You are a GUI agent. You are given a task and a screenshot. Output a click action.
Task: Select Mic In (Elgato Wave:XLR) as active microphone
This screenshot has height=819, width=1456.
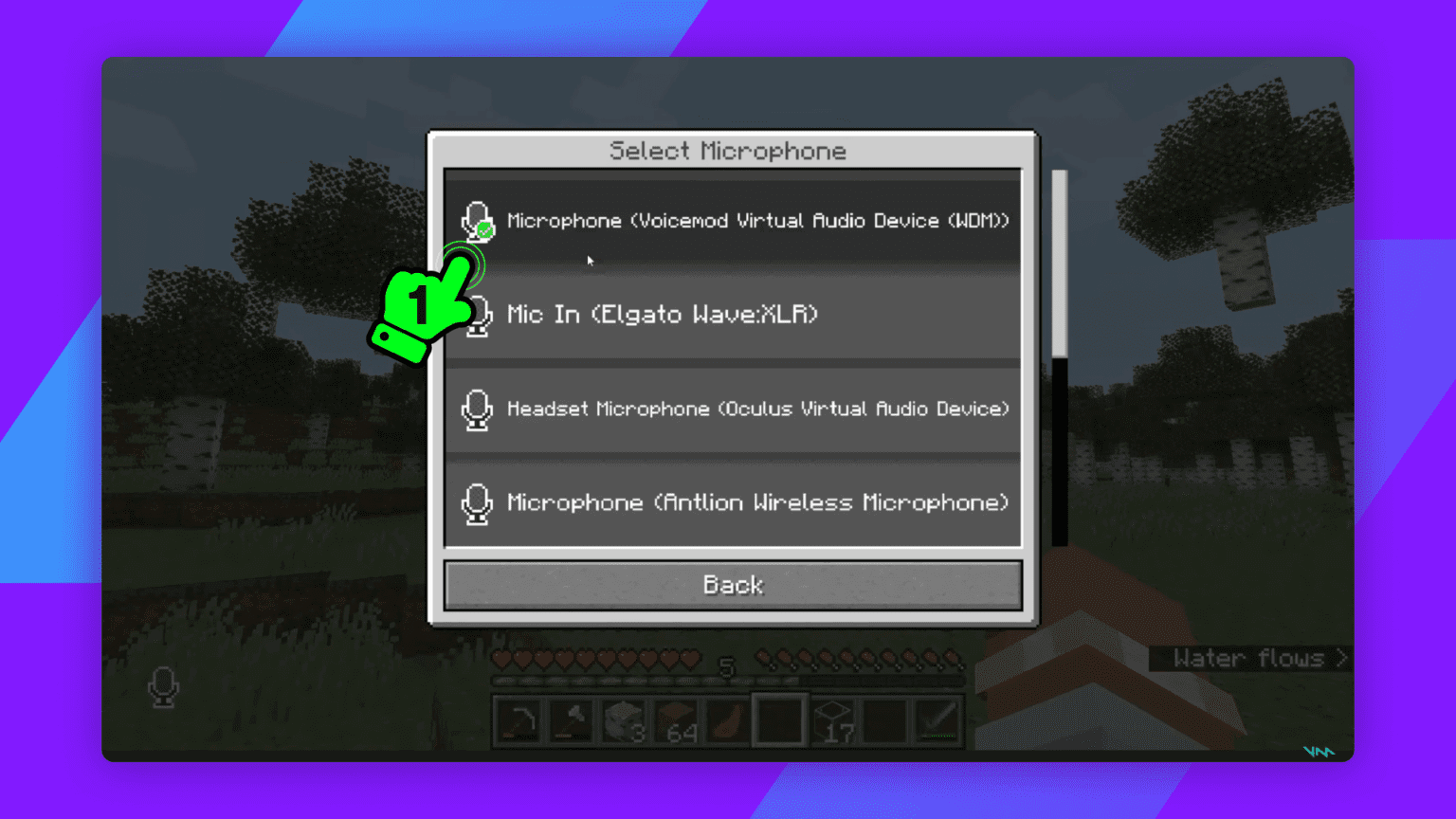(733, 314)
